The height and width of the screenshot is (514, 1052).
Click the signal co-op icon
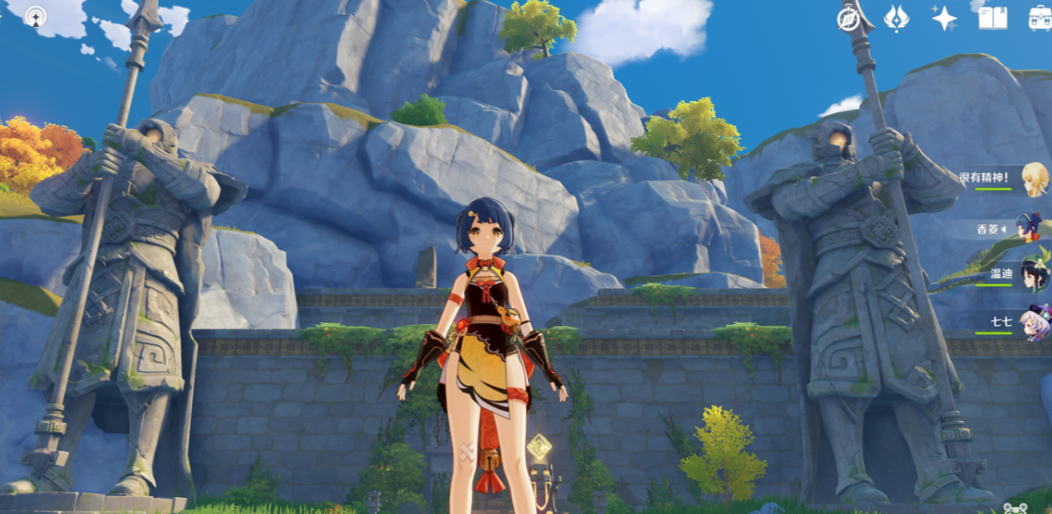click(37, 17)
